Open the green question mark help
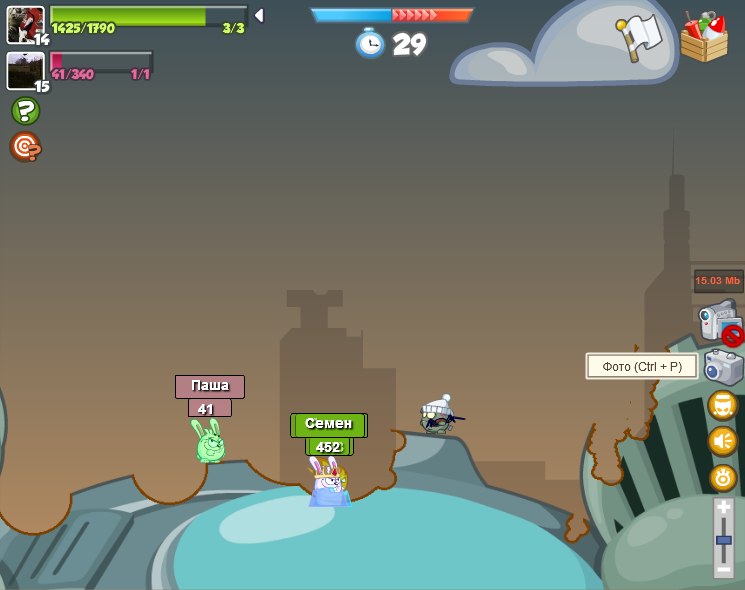The image size is (745, 590). point(25,111)
